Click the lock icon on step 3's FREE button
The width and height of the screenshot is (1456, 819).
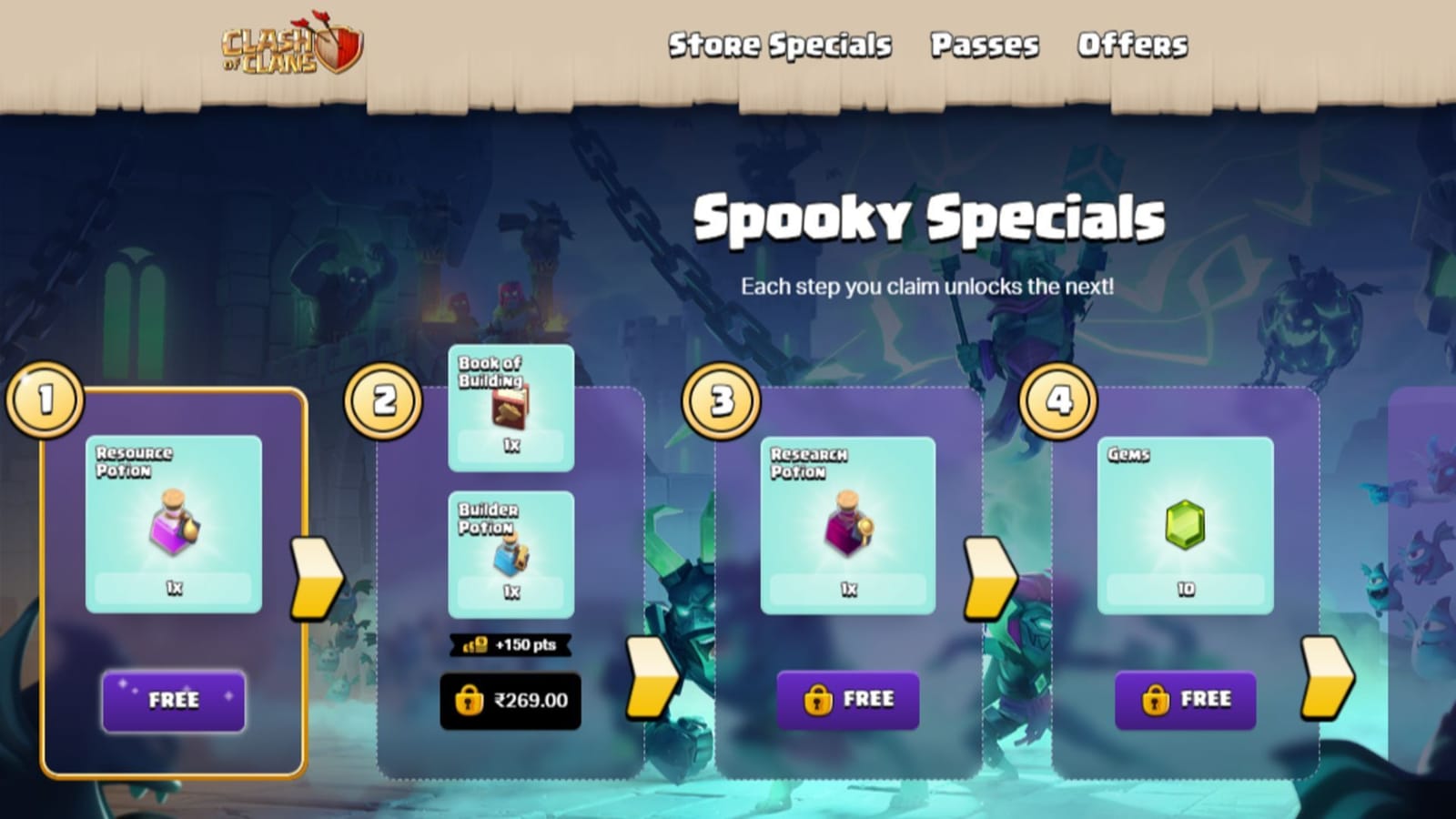pyautogui.click(x=817, y=699)
